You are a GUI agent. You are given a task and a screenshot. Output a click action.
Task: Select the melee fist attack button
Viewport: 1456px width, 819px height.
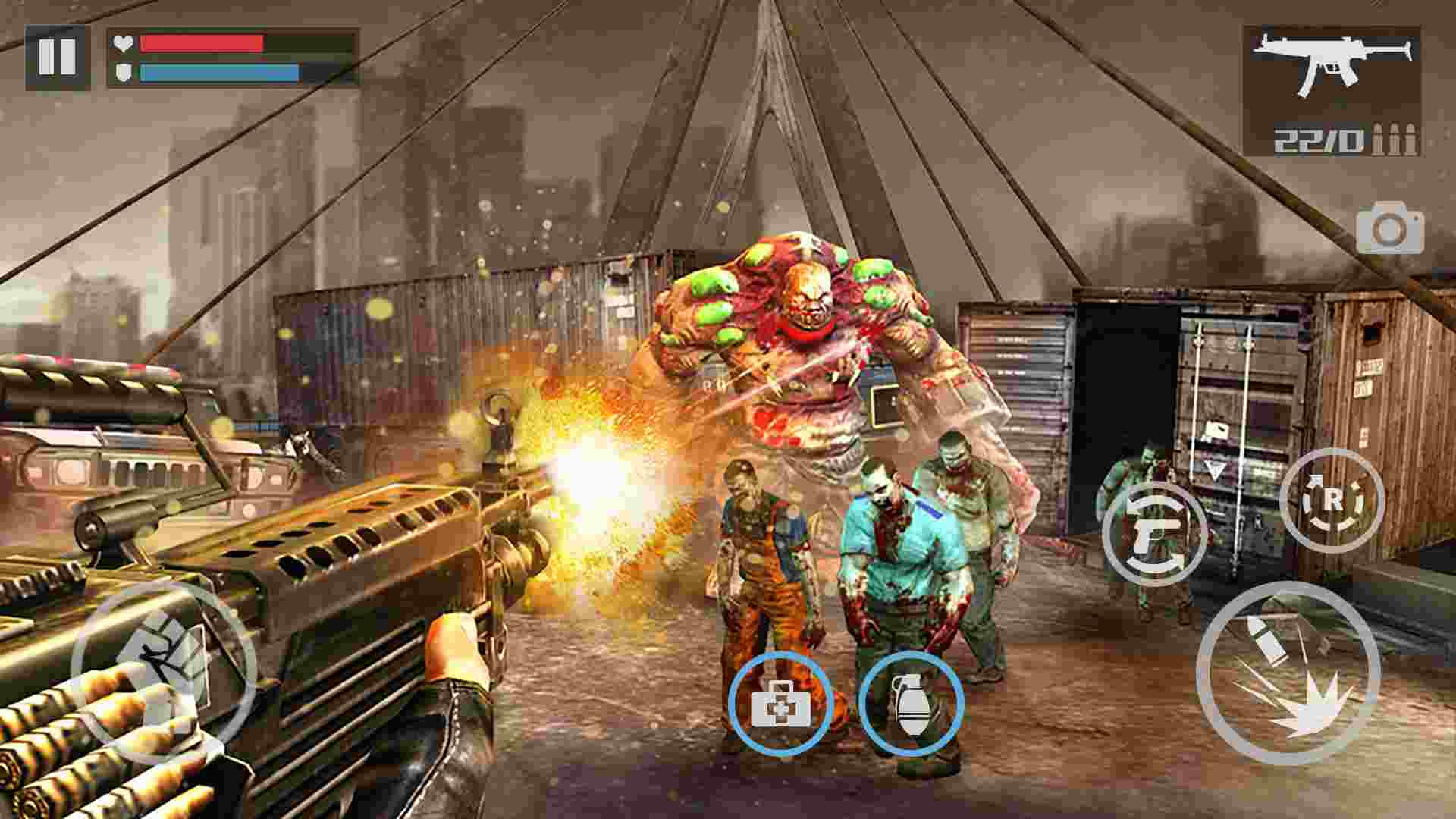tap(168, 679)
